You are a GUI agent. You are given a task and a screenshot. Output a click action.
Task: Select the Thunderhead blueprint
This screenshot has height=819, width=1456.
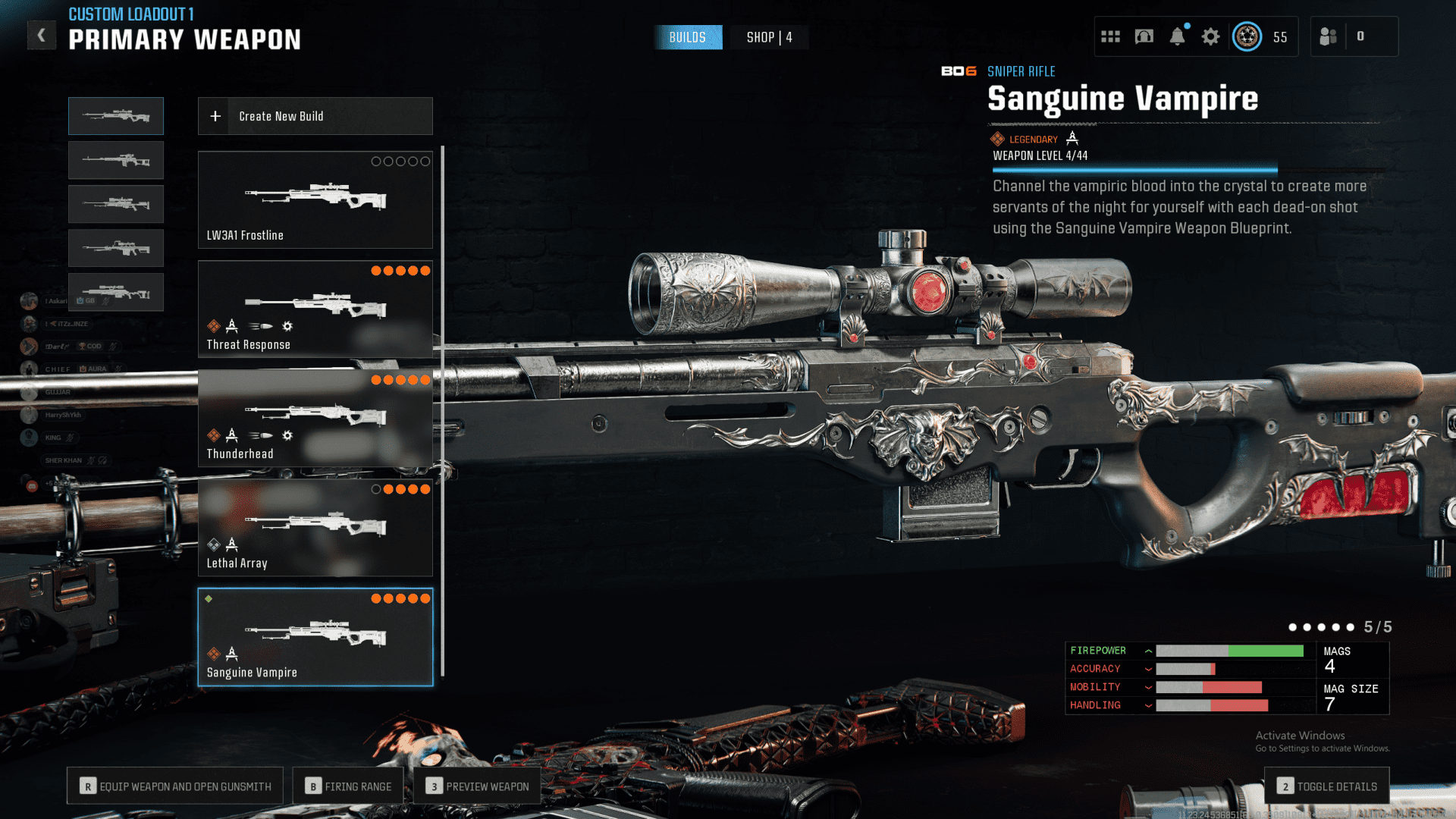pos(315,419)
